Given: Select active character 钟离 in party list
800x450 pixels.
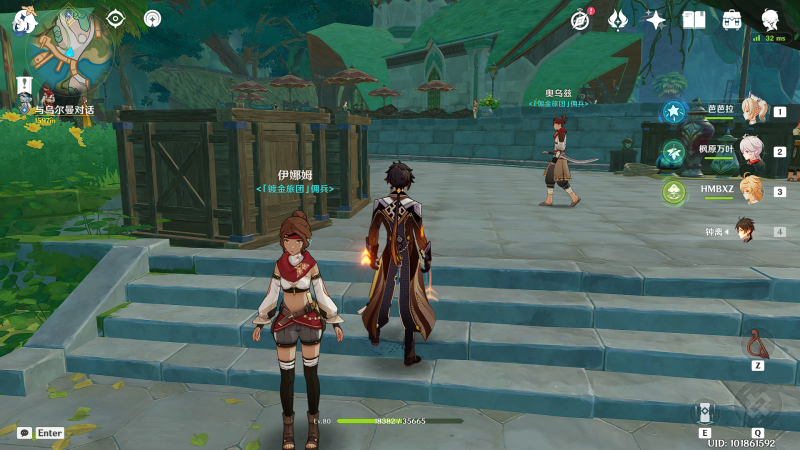Looking at the screenshot, I should (x=744, y=231).
